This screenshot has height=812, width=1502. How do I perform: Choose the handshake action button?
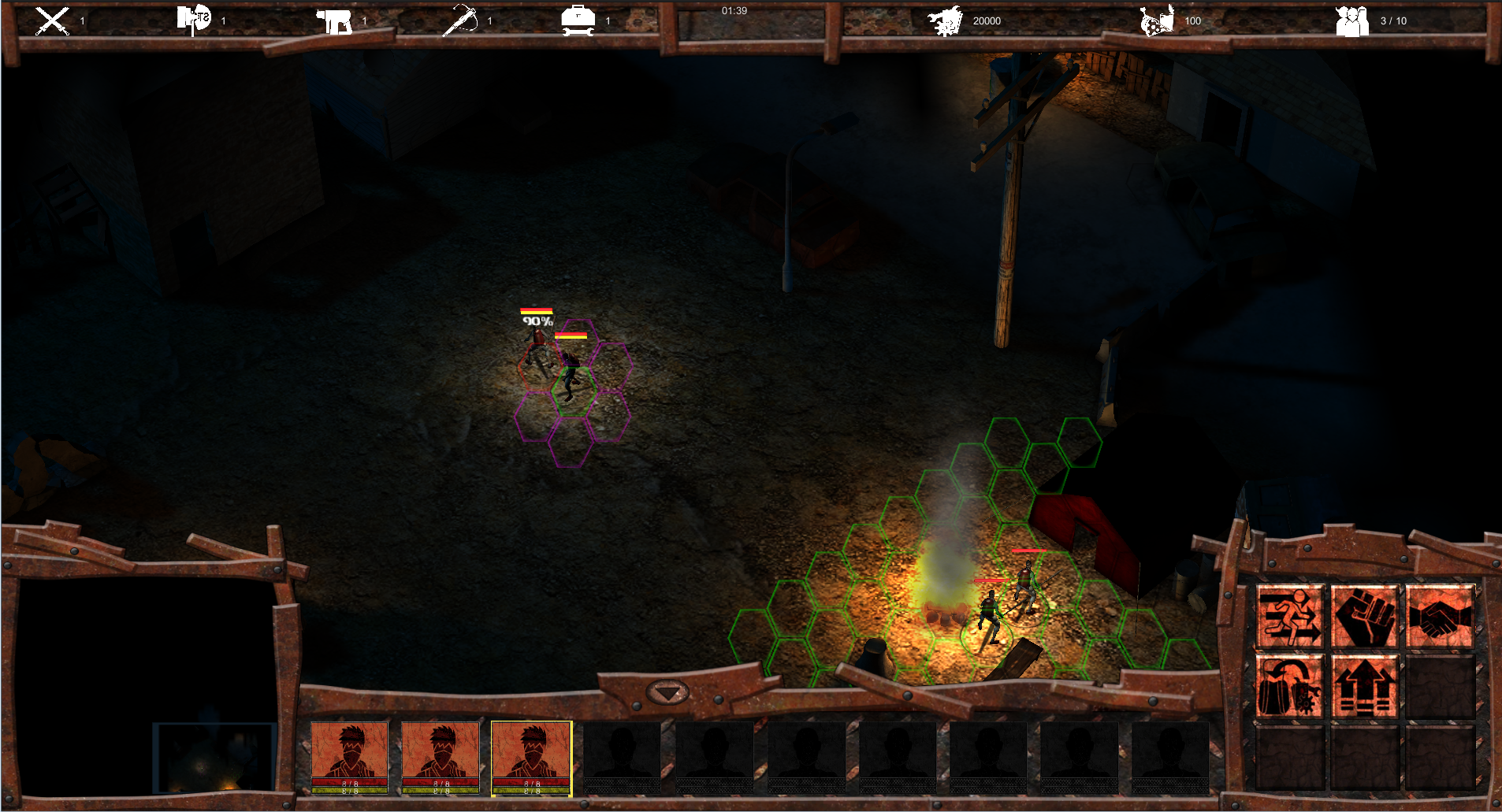pos(1439,617)
